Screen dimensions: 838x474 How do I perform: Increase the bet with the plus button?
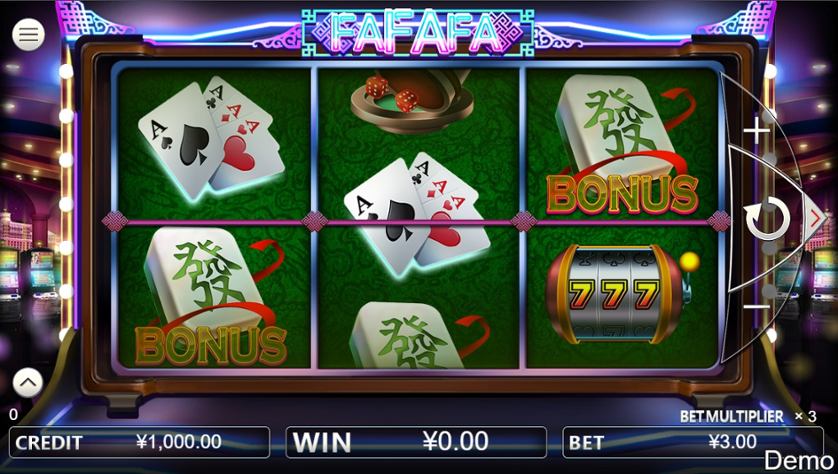758,129
